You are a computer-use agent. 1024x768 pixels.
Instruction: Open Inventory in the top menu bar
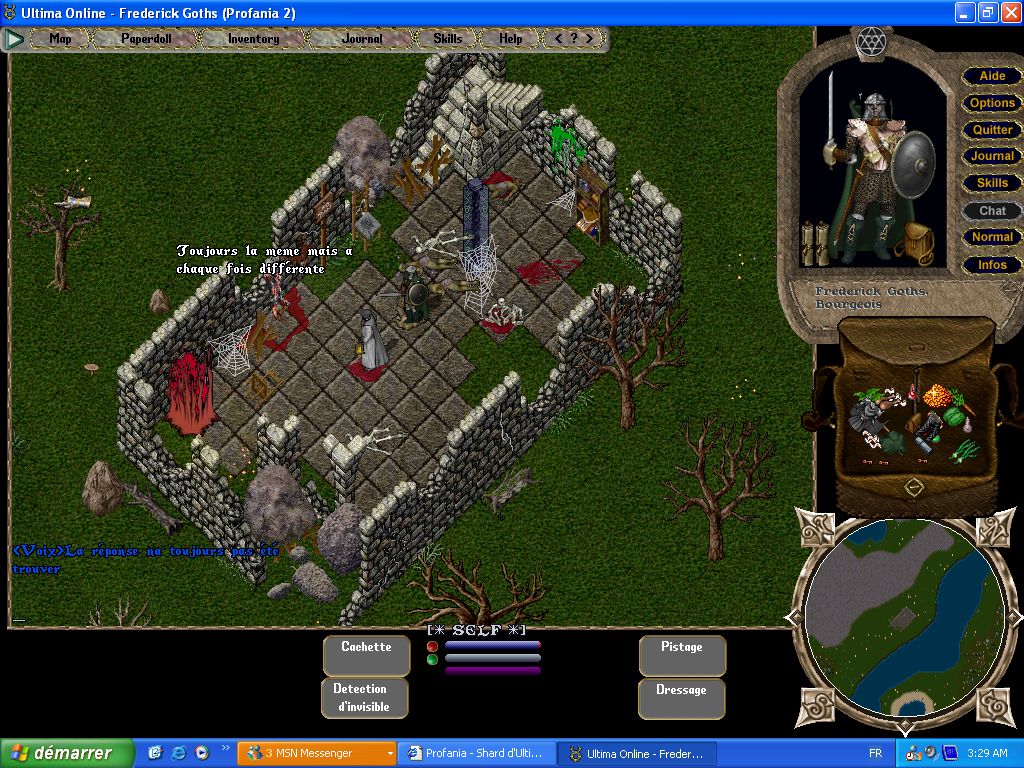click(x=254, y=39)
